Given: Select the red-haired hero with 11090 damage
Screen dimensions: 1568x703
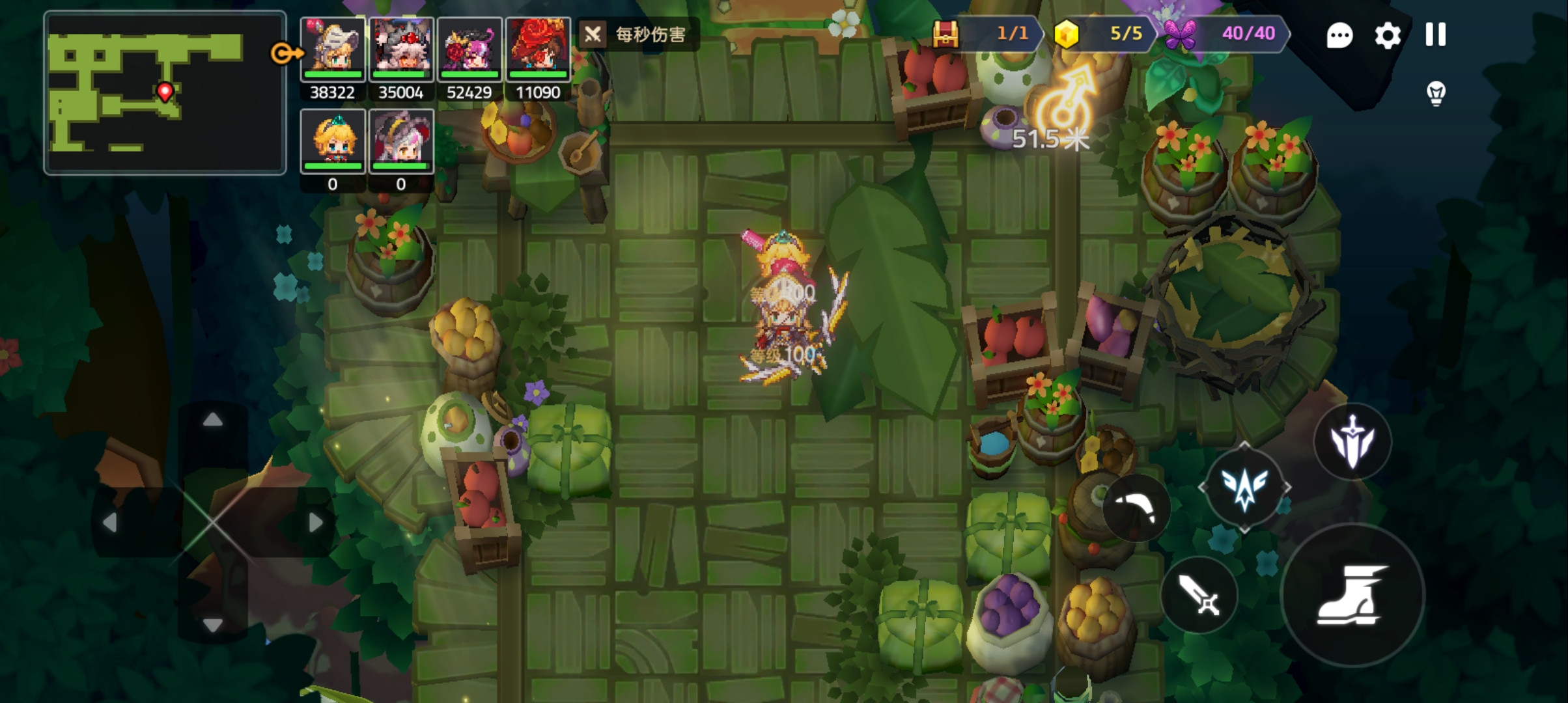Looking at the screenshot, I should pos(538,49).
